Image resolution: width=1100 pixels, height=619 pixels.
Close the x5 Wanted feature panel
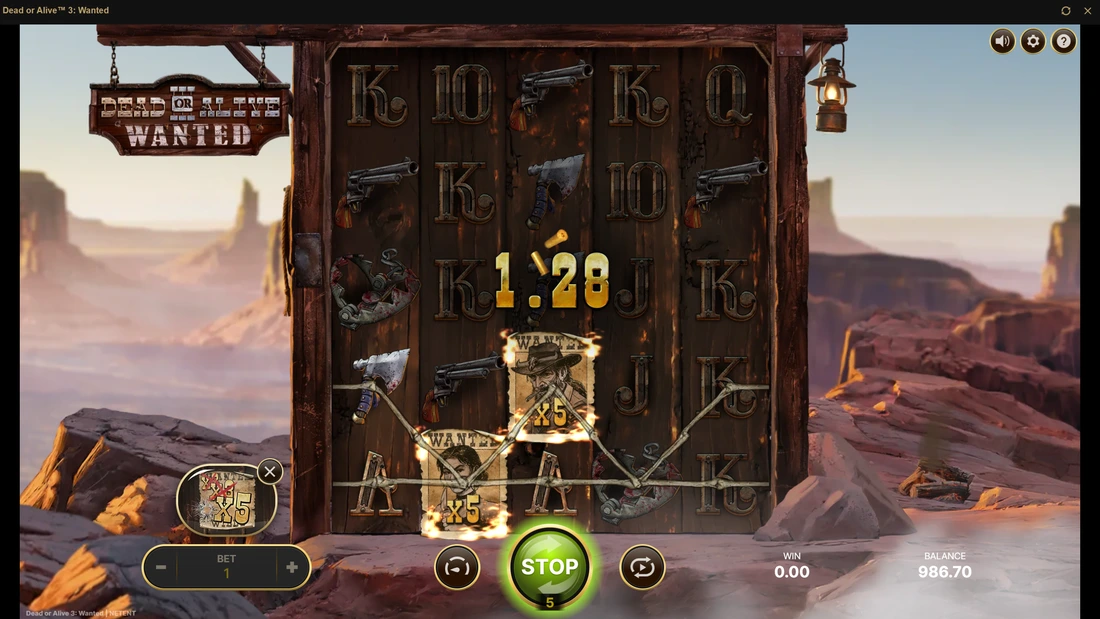click(x=270, y=471)
